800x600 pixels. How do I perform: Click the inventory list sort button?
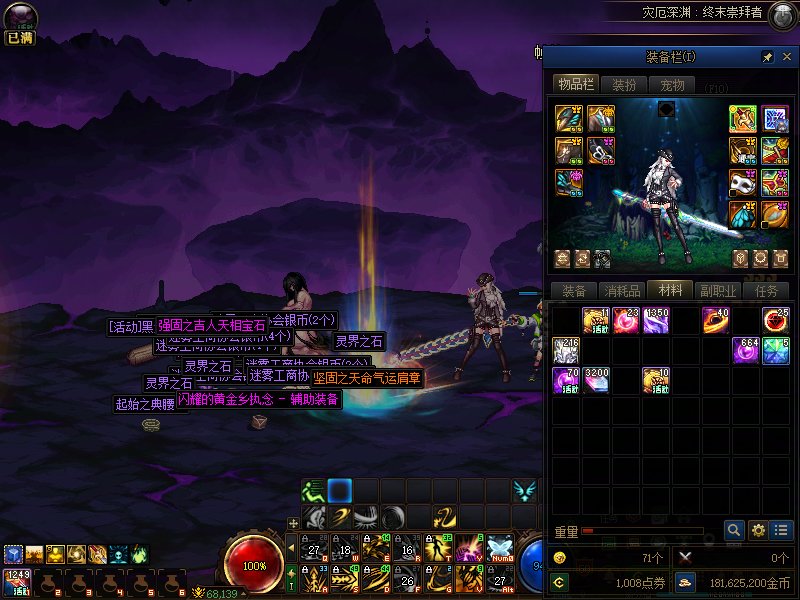[x=782, y=530]
